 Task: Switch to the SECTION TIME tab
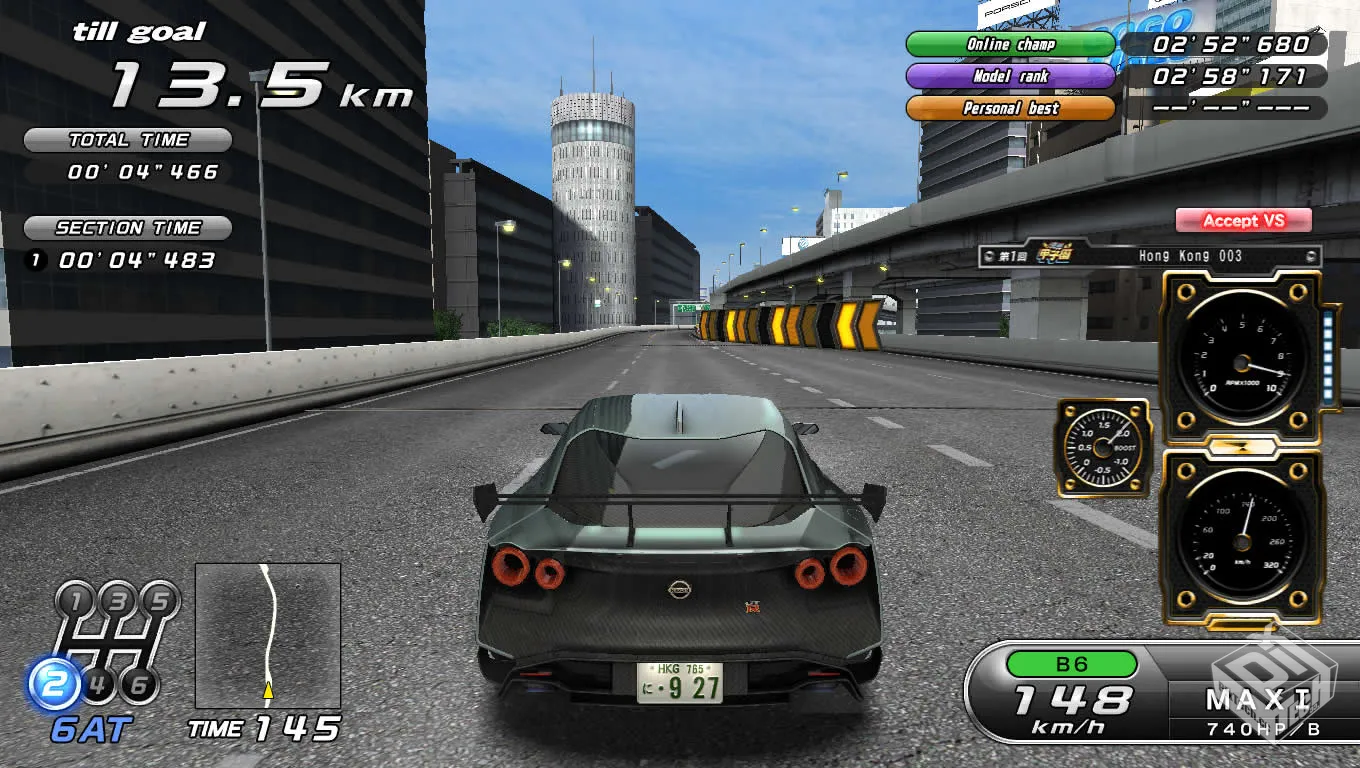[x=126, y=227]
